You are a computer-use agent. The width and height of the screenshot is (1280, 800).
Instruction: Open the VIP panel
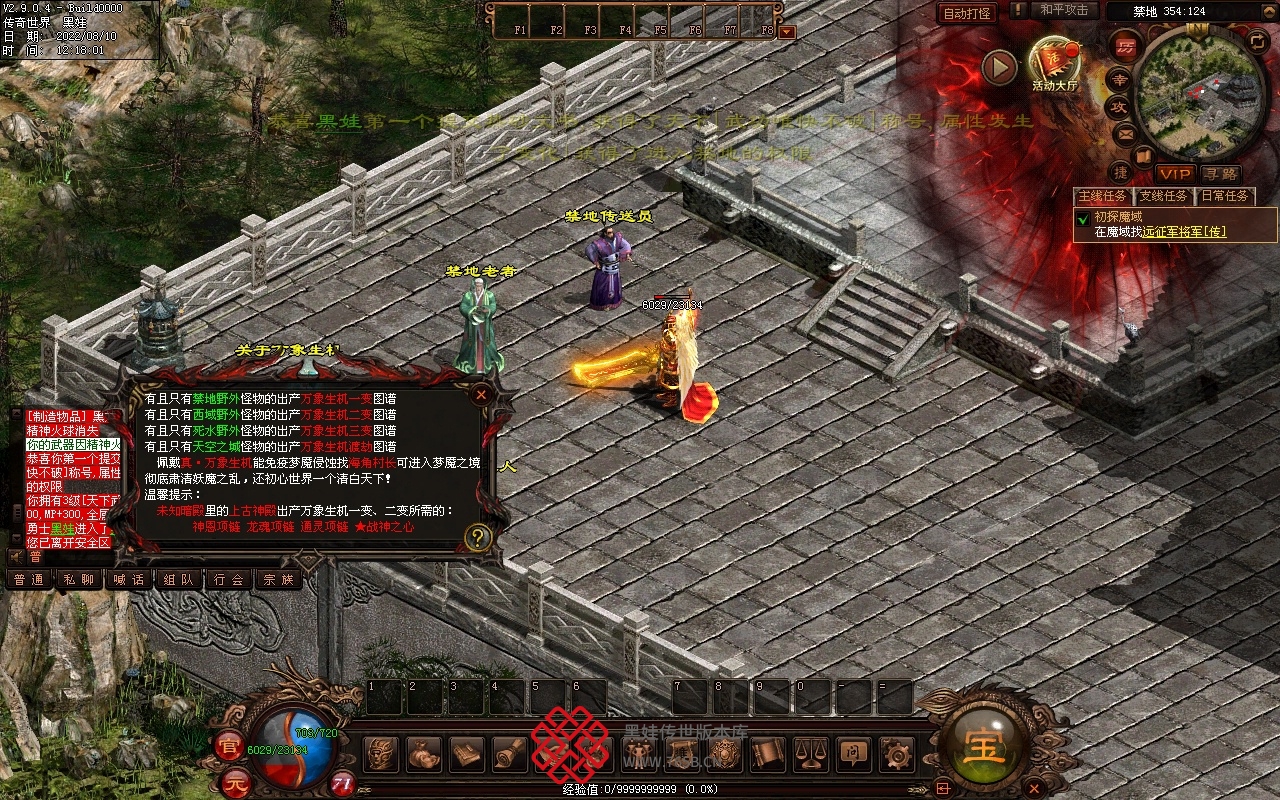1176,174
